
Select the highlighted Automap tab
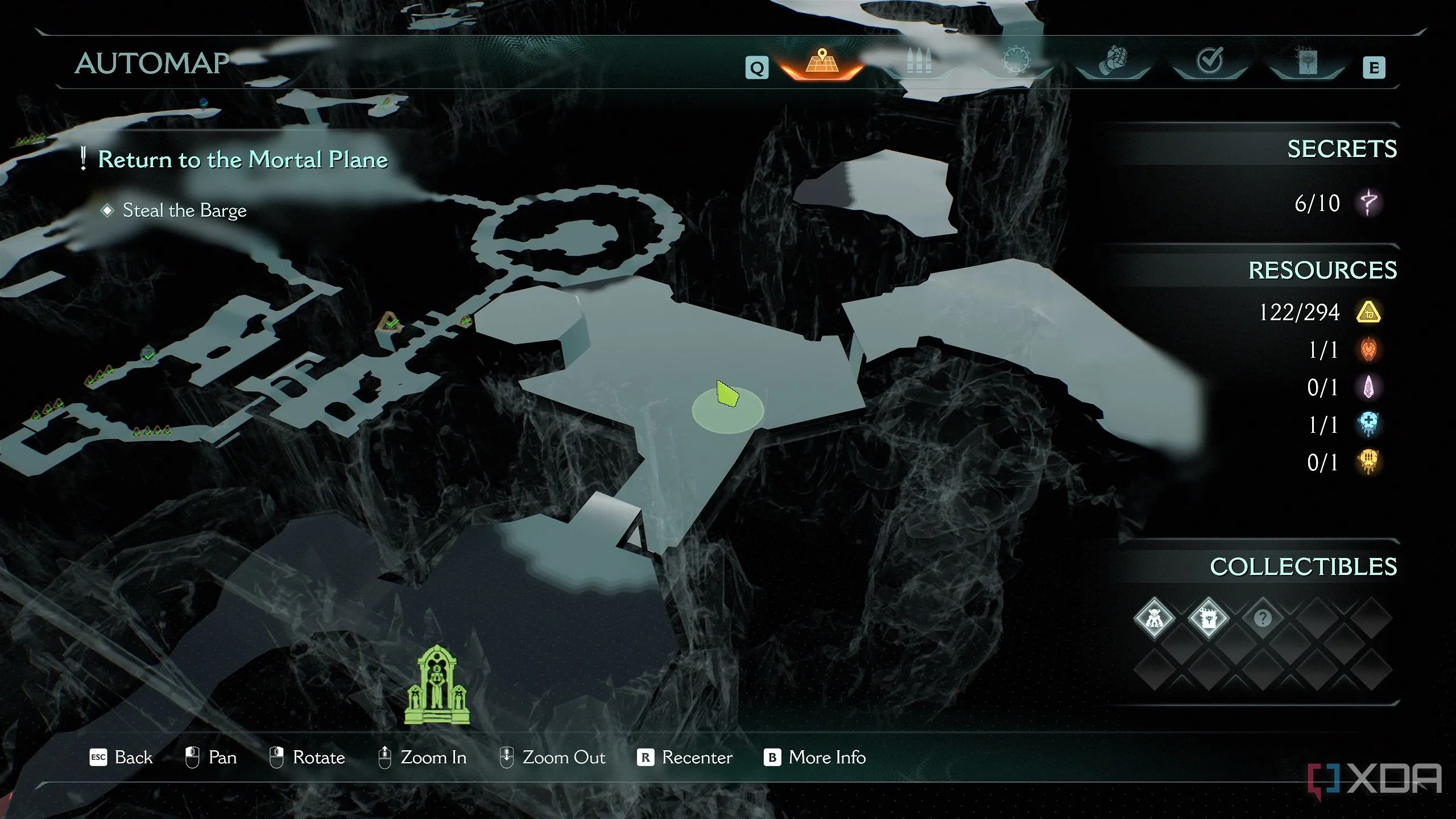[x=821, y=63]
